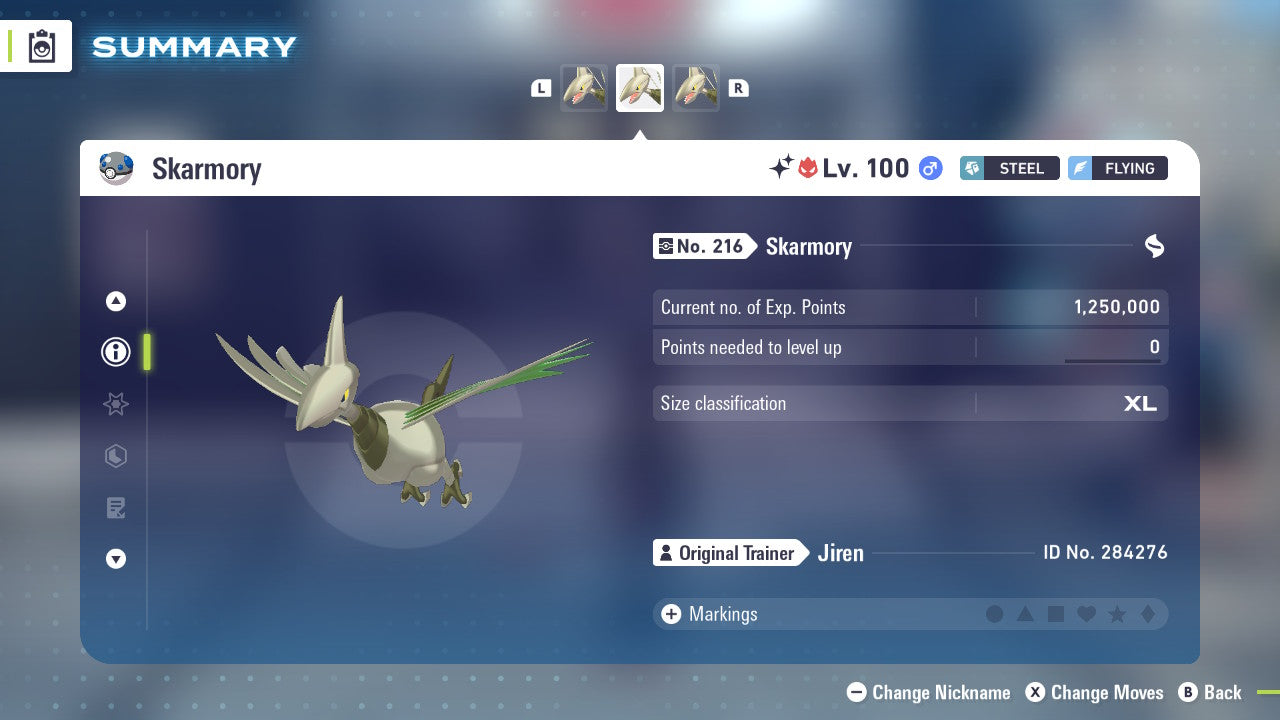Open the moves memo icon in sidebar

coord(115,508)
